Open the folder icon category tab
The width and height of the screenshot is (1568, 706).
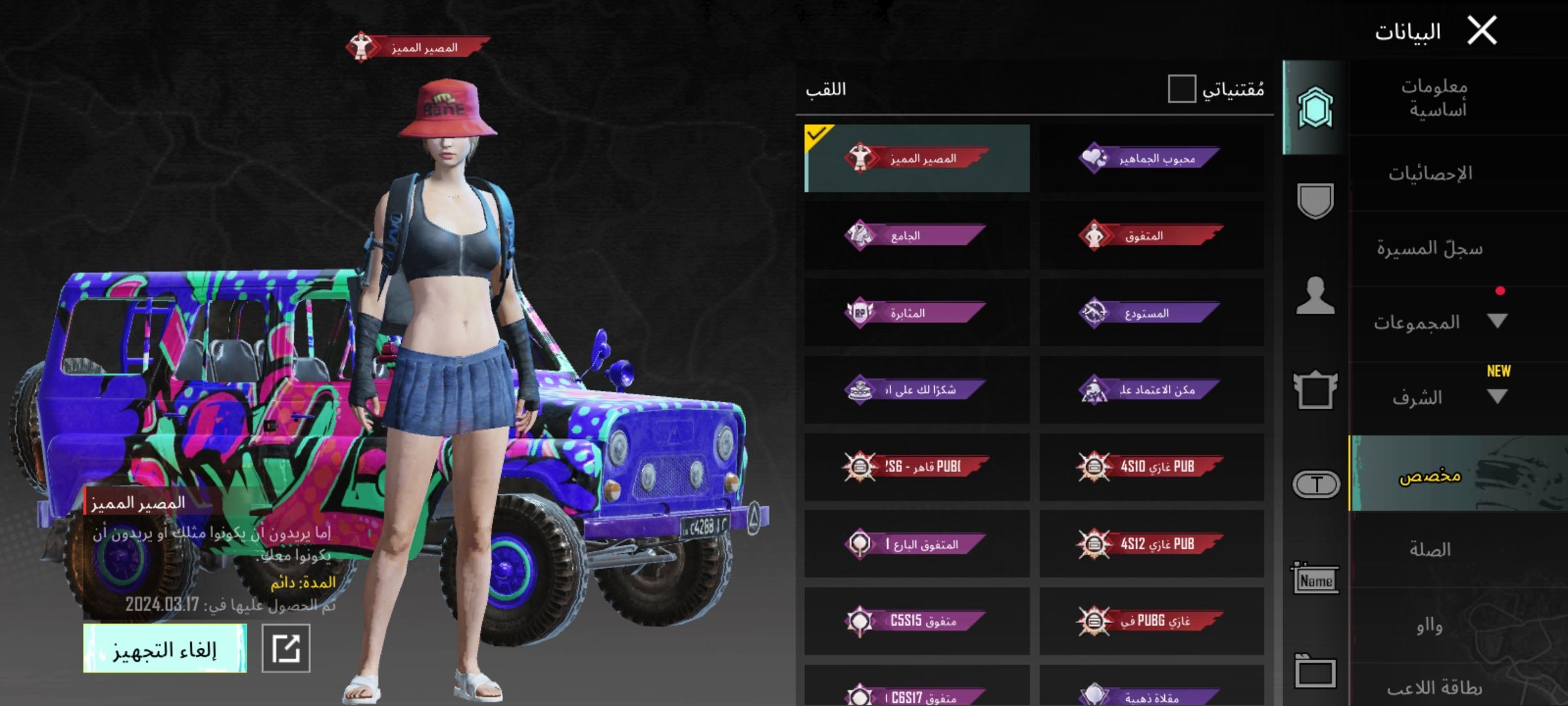(x=1315, y=671)
